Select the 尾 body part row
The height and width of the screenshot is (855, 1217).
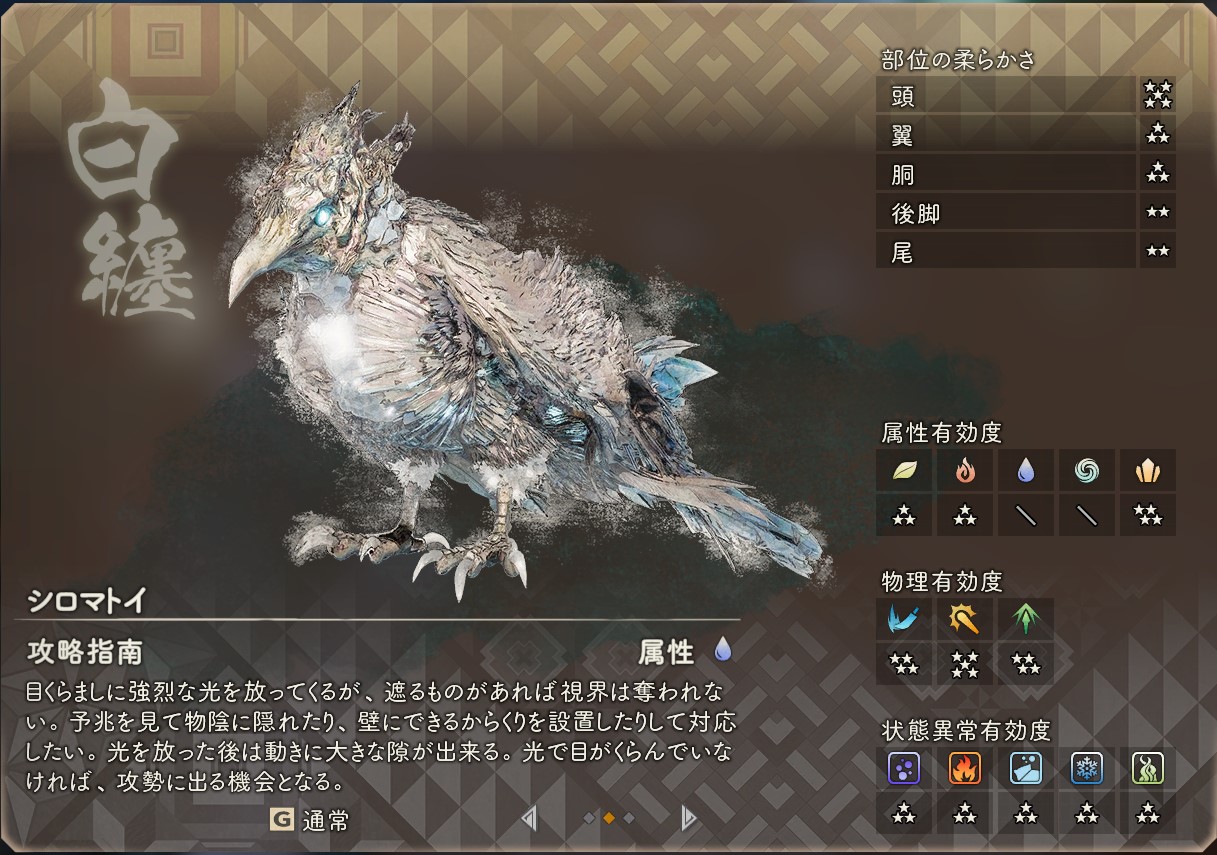(1006, 251)
